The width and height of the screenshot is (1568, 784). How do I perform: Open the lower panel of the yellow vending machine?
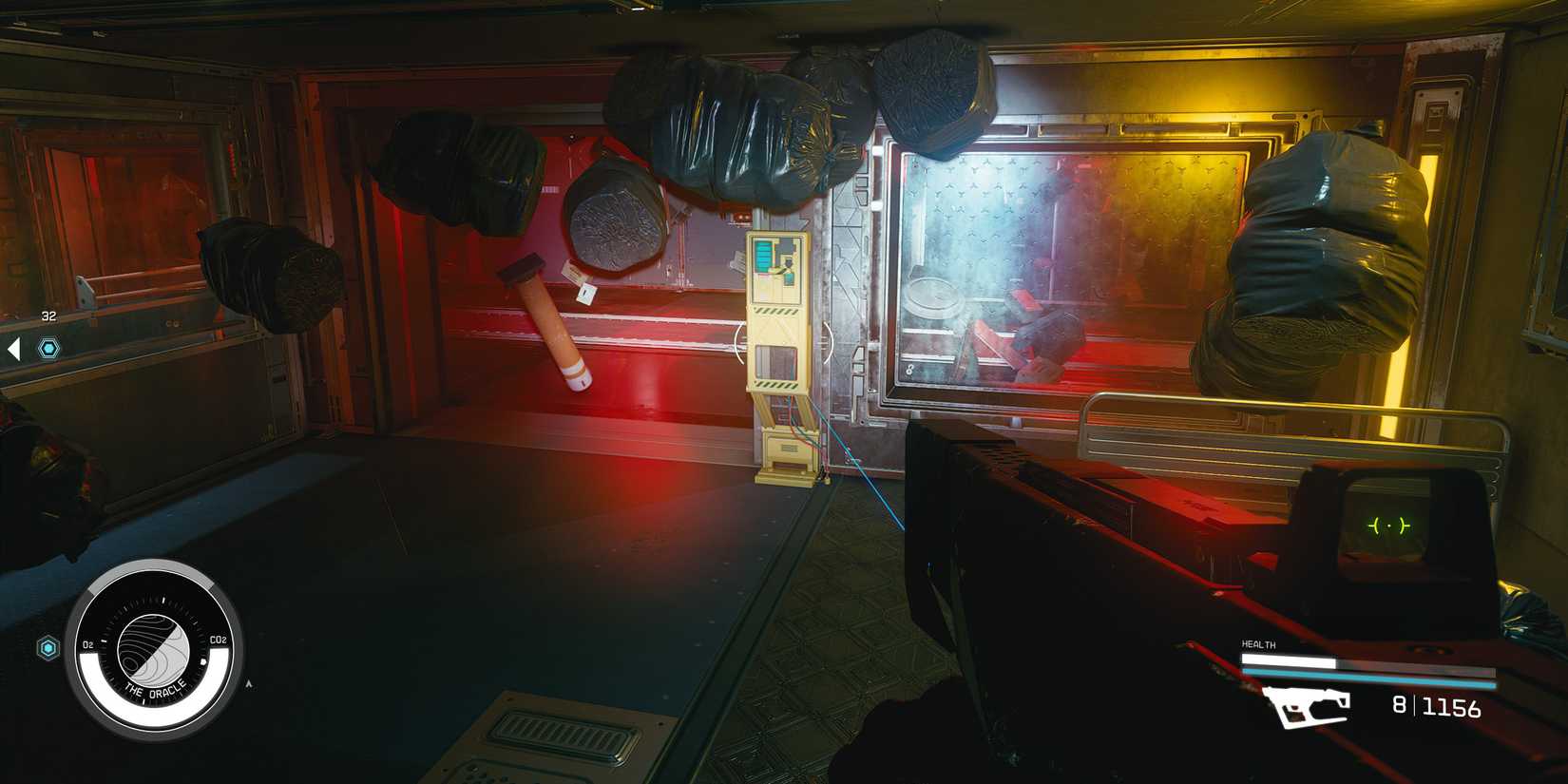(789, 442)
